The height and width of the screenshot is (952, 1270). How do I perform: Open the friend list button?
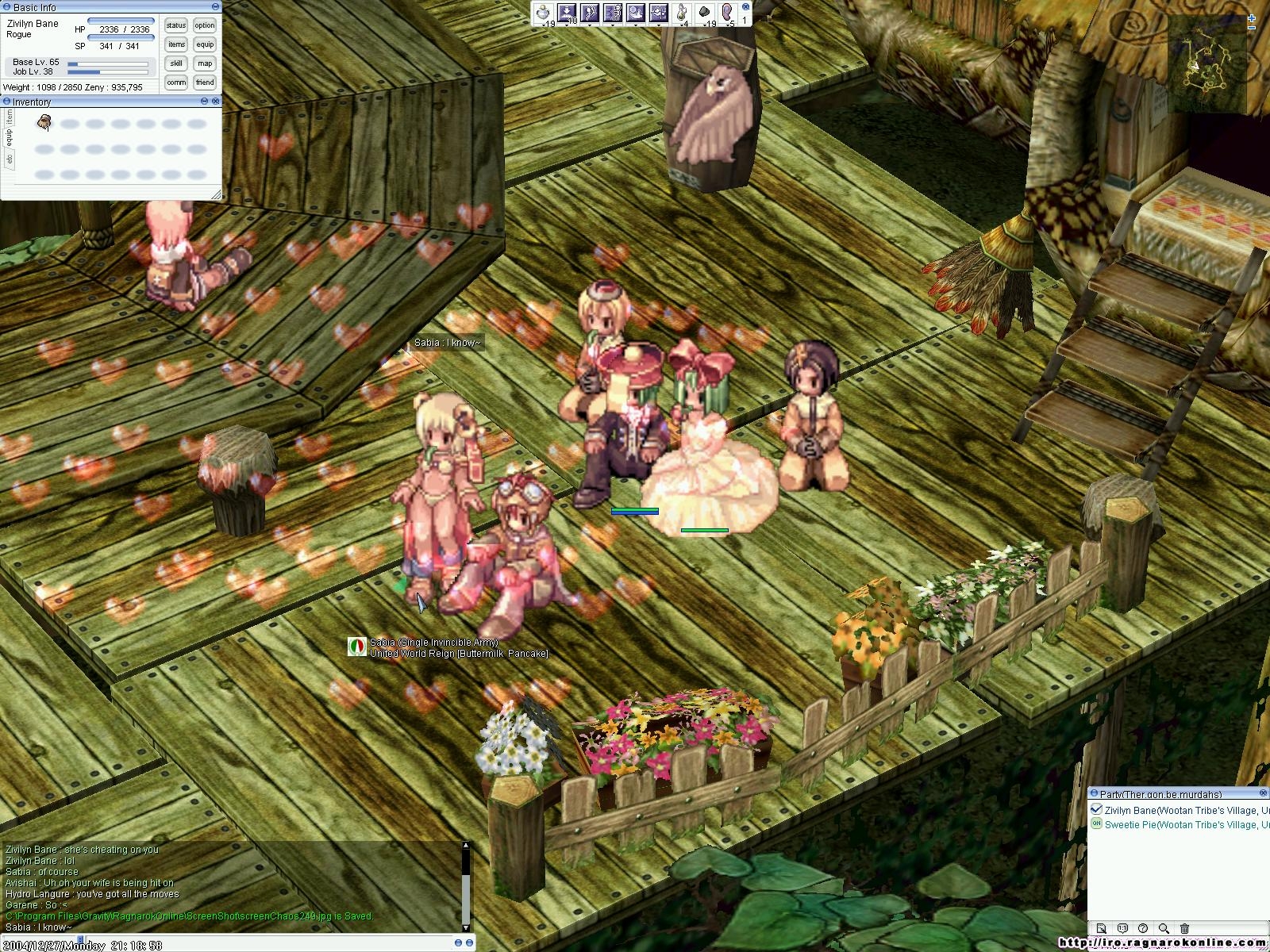click(x=205, y=83)
